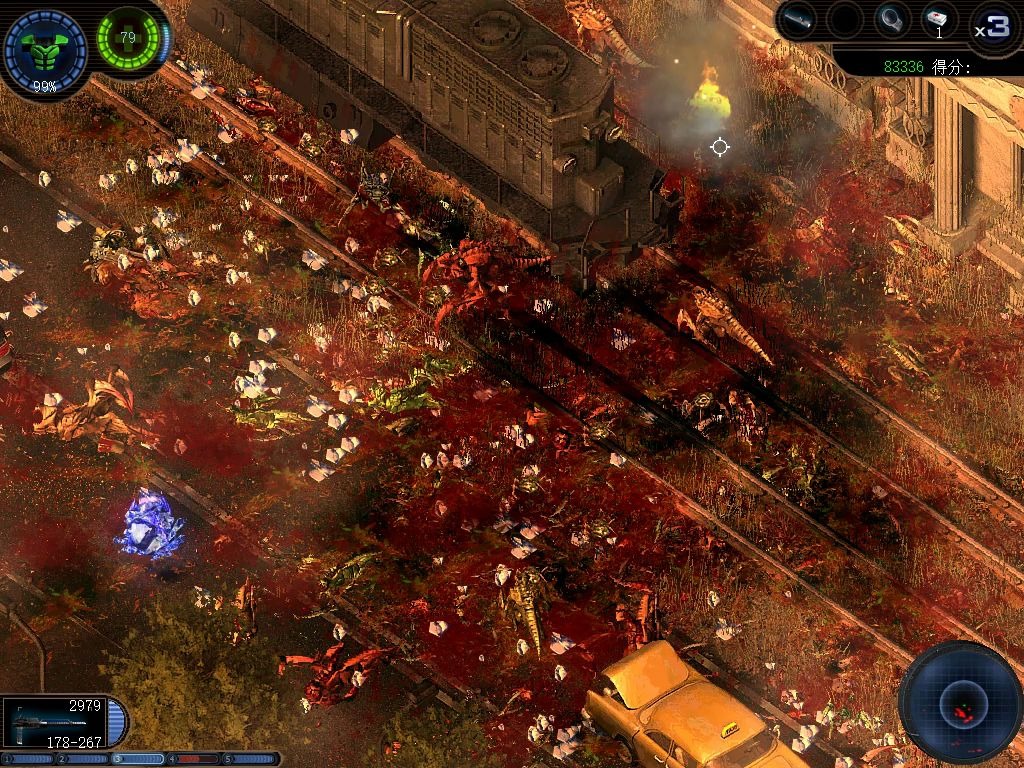1024x768 pixels.
Task: Select highlighted weapon slot 3
Action: click(x=139, y=759)
